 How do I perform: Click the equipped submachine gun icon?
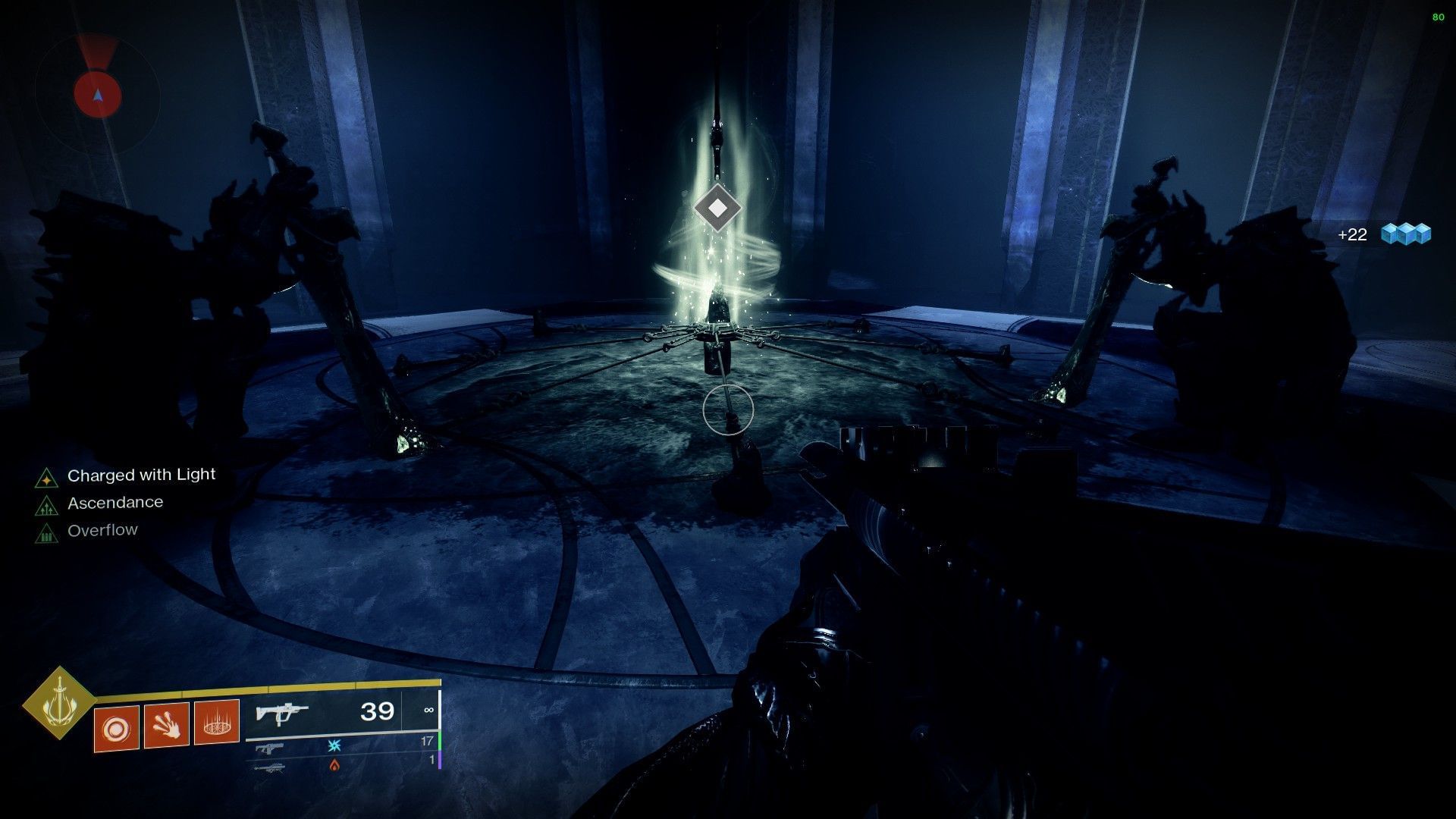[x=282, y=714]
